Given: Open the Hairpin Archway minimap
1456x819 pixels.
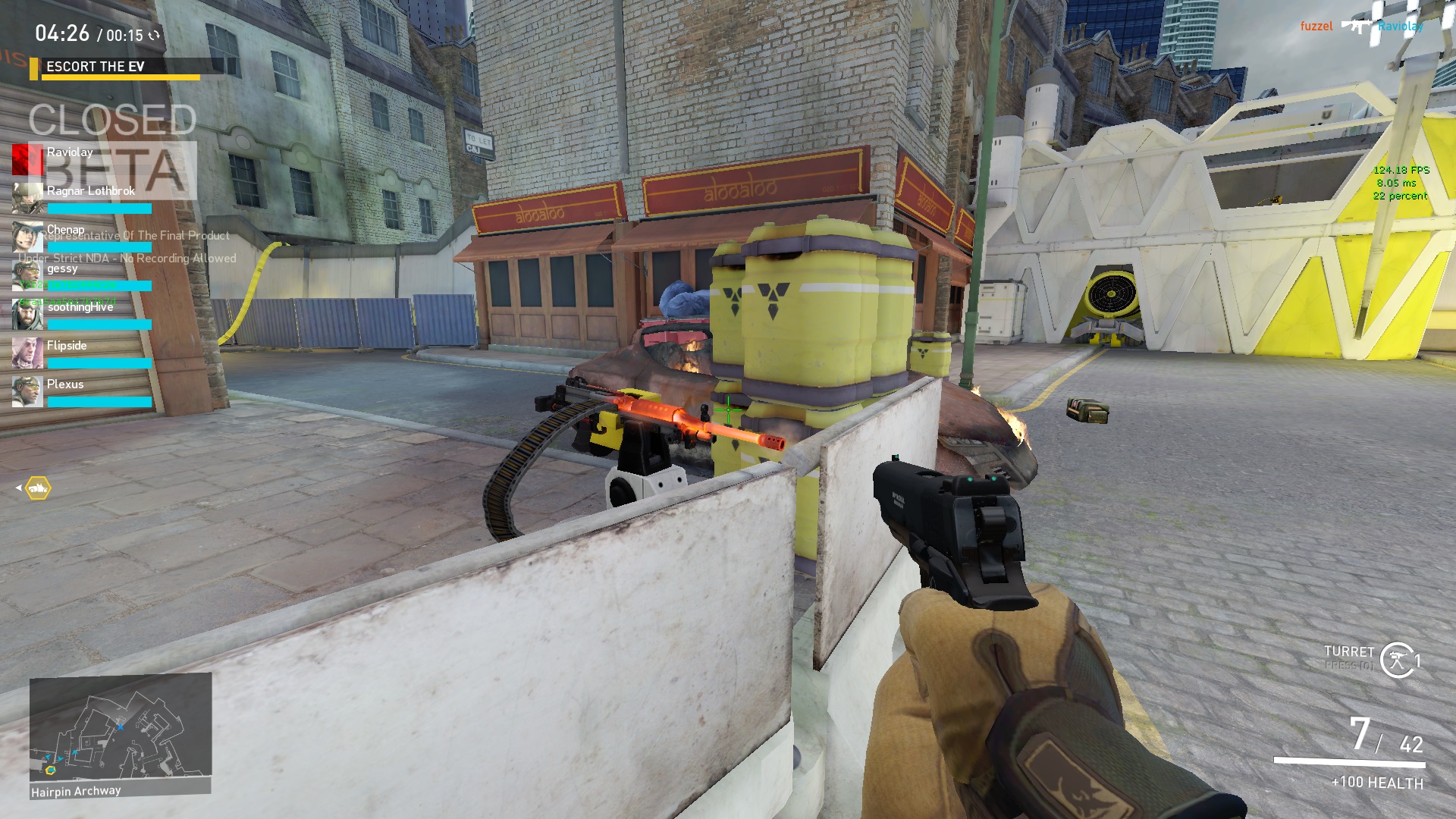Looking at the screenshot, I should [x=121, y=726].
